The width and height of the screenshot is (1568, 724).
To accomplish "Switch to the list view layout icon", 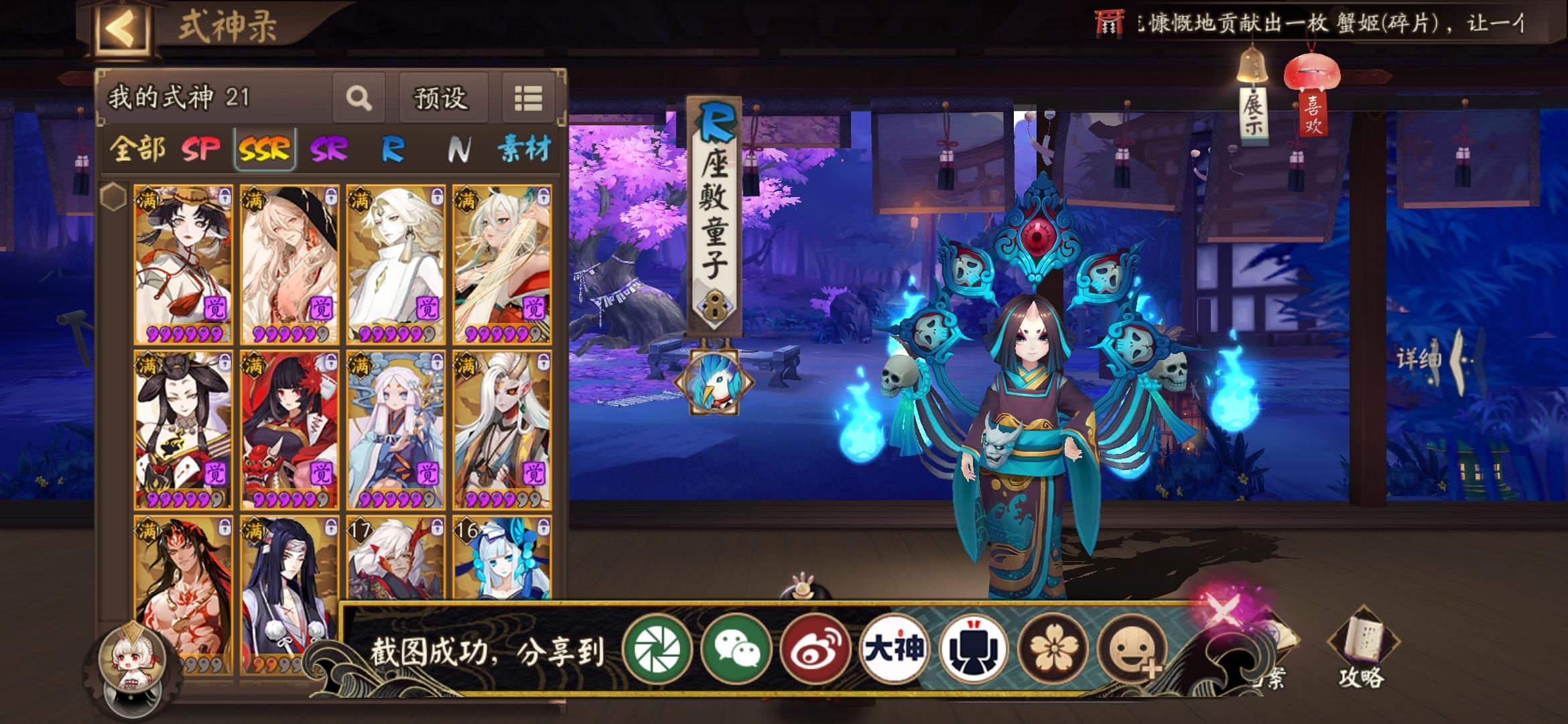I will (529, 98).
